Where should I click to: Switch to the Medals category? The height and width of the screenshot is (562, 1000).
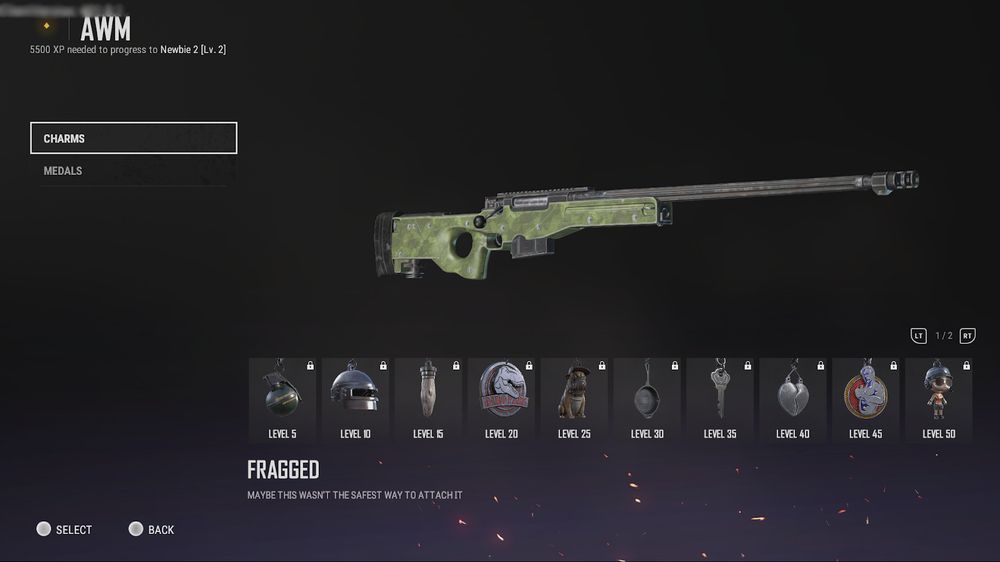[x=133, y=171]
